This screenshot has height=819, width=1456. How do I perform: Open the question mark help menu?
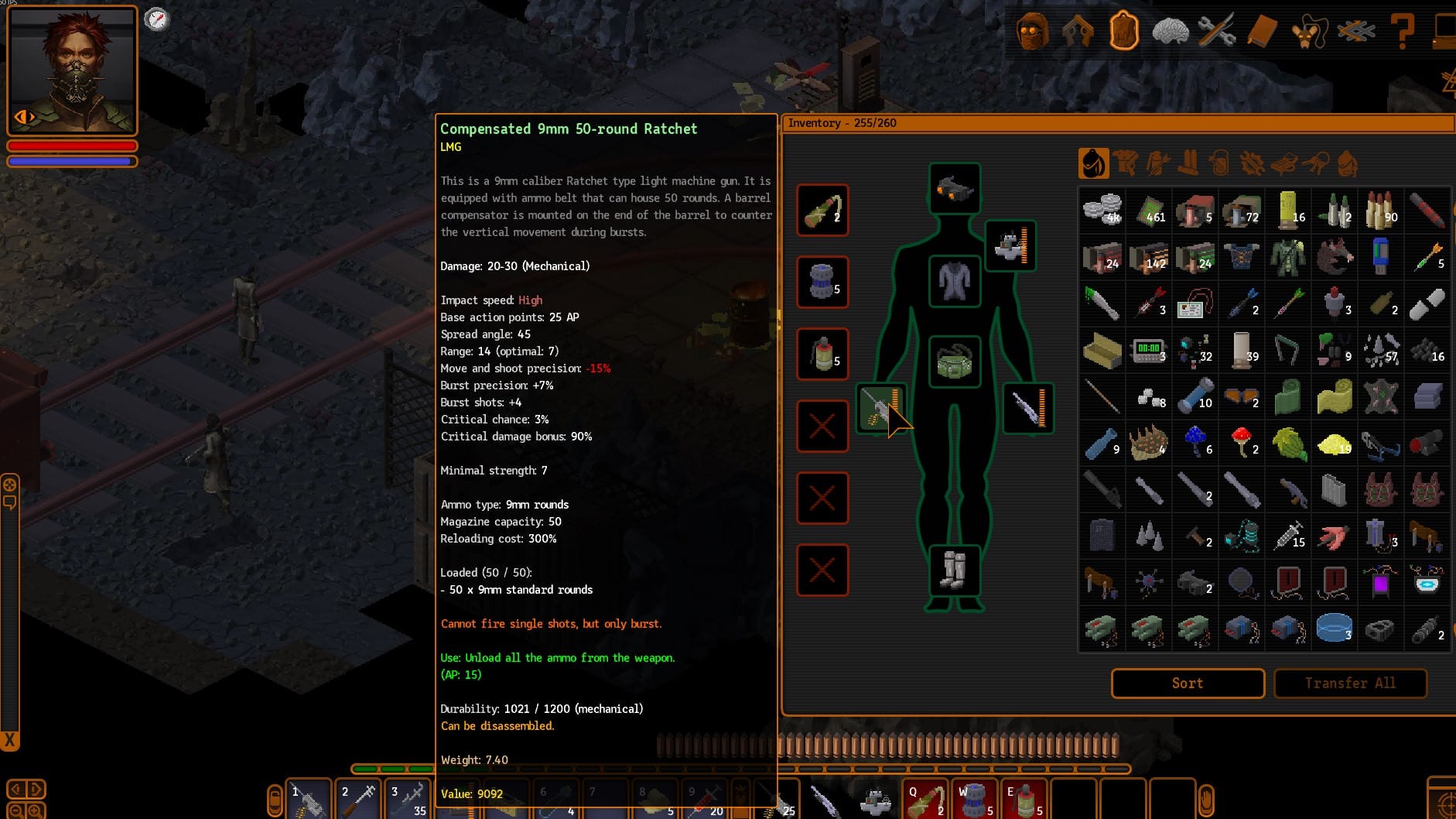click(x=1402, y=32)
